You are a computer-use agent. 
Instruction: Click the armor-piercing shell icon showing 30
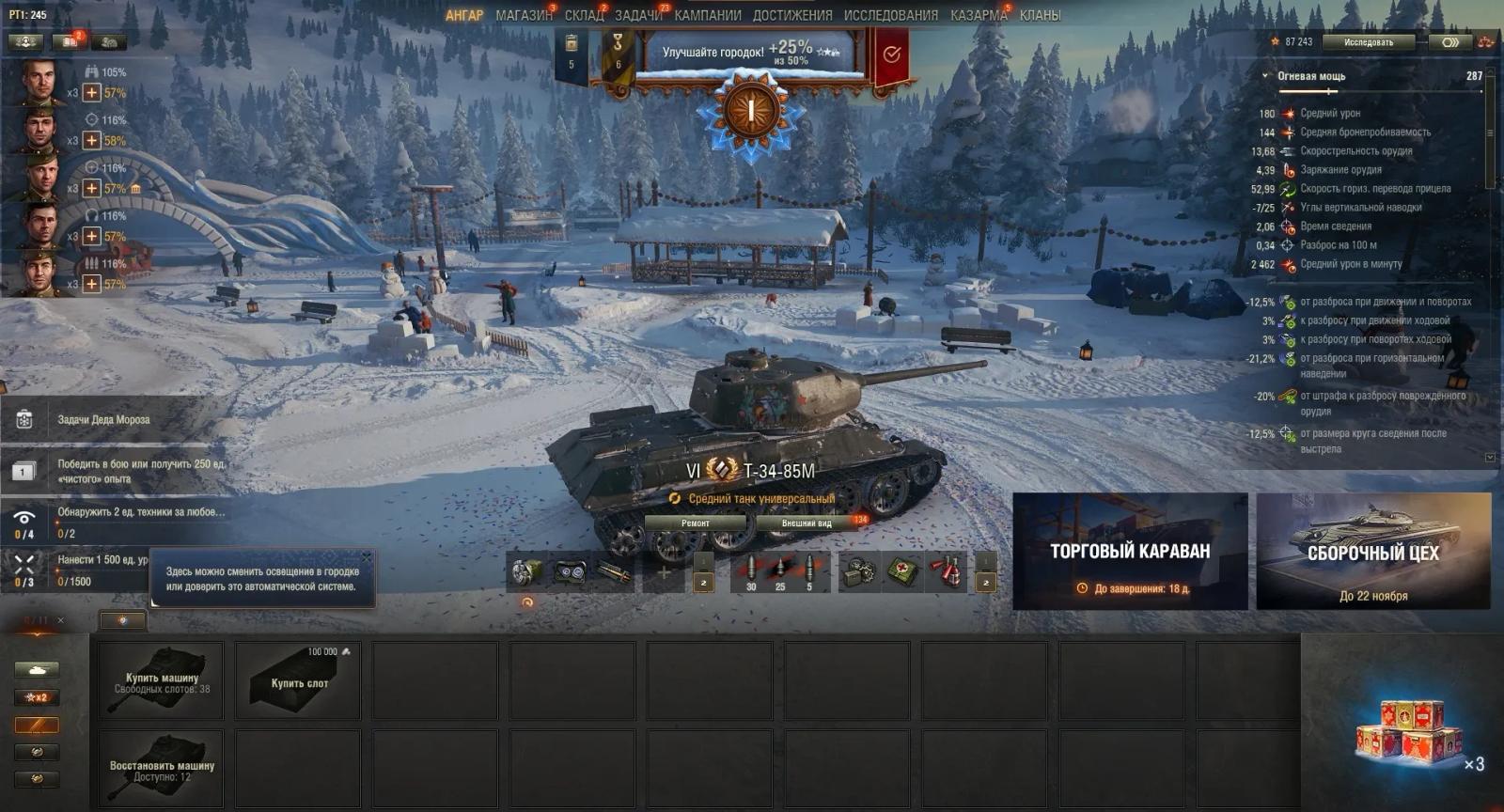tap(750, 570)
